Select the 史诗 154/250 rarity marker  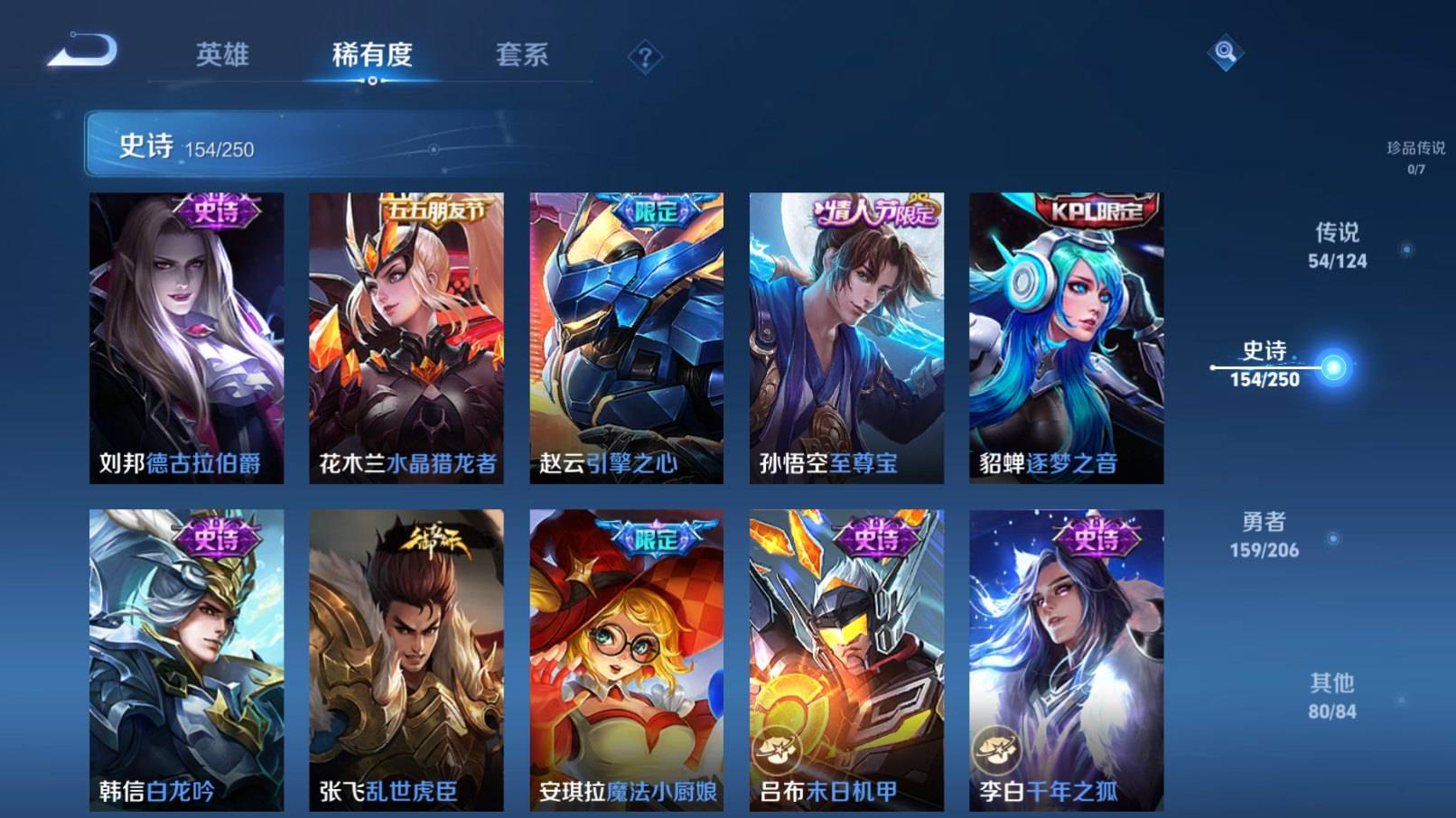click(1265, 365)
